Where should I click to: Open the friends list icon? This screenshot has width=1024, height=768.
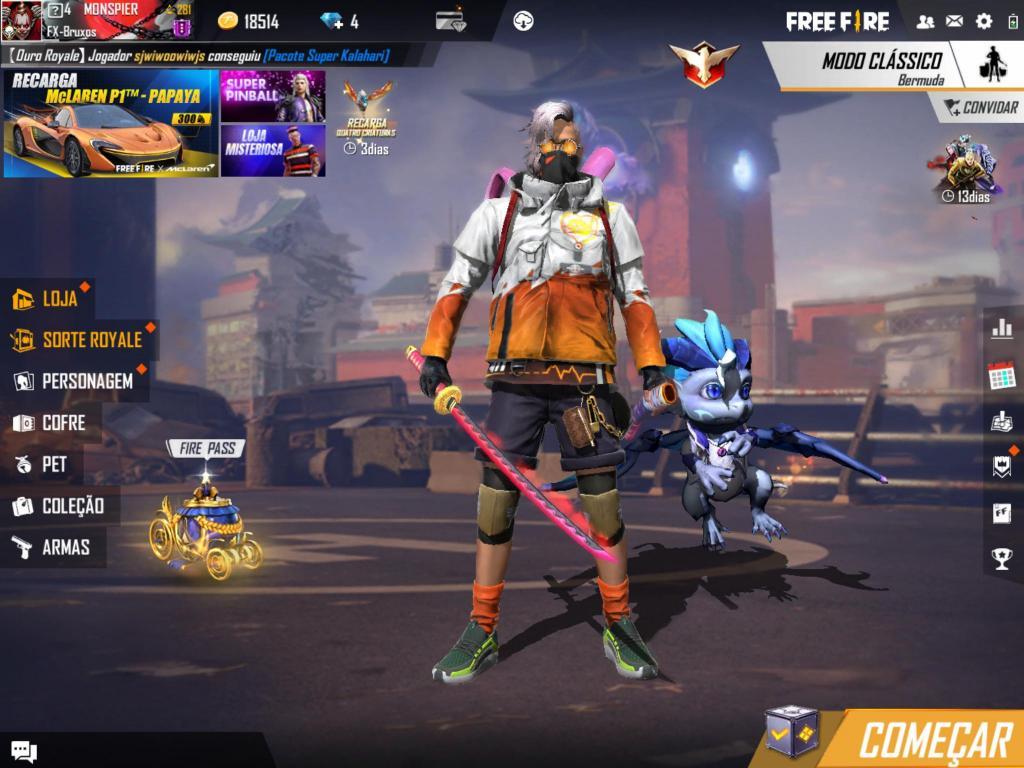point(926,21)
